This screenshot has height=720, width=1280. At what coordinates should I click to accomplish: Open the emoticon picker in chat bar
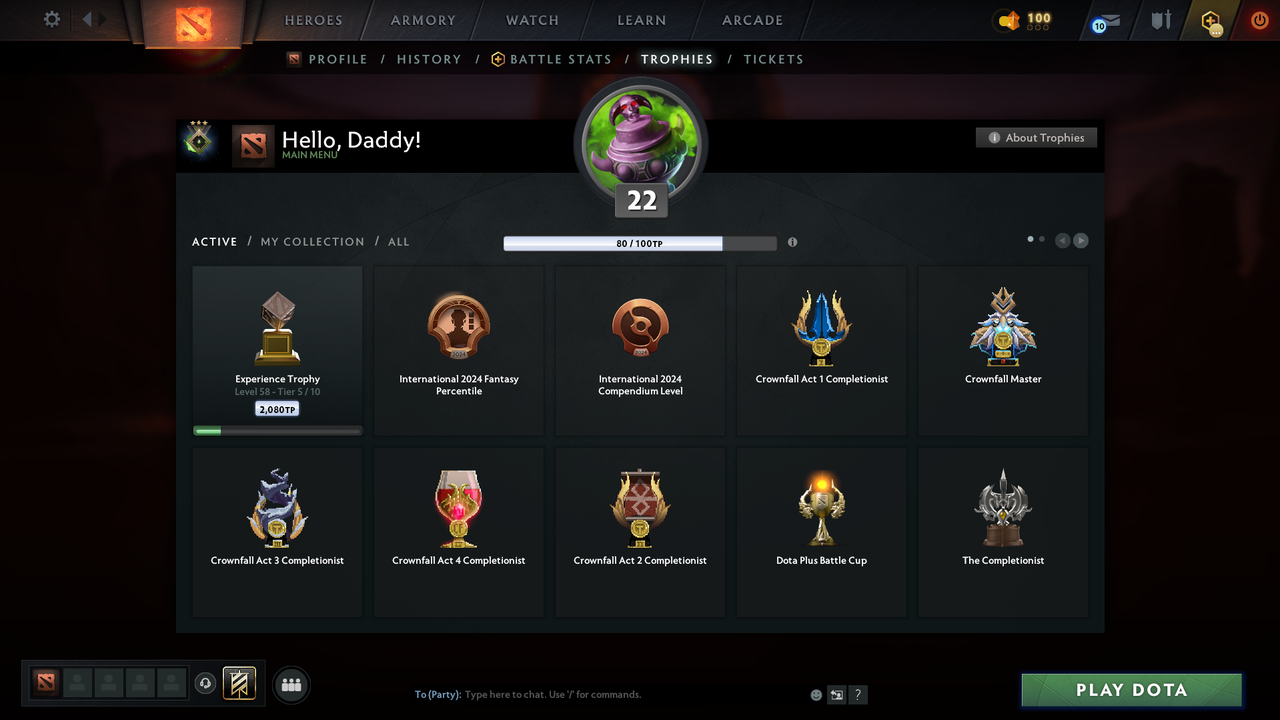tap(815, 694)
